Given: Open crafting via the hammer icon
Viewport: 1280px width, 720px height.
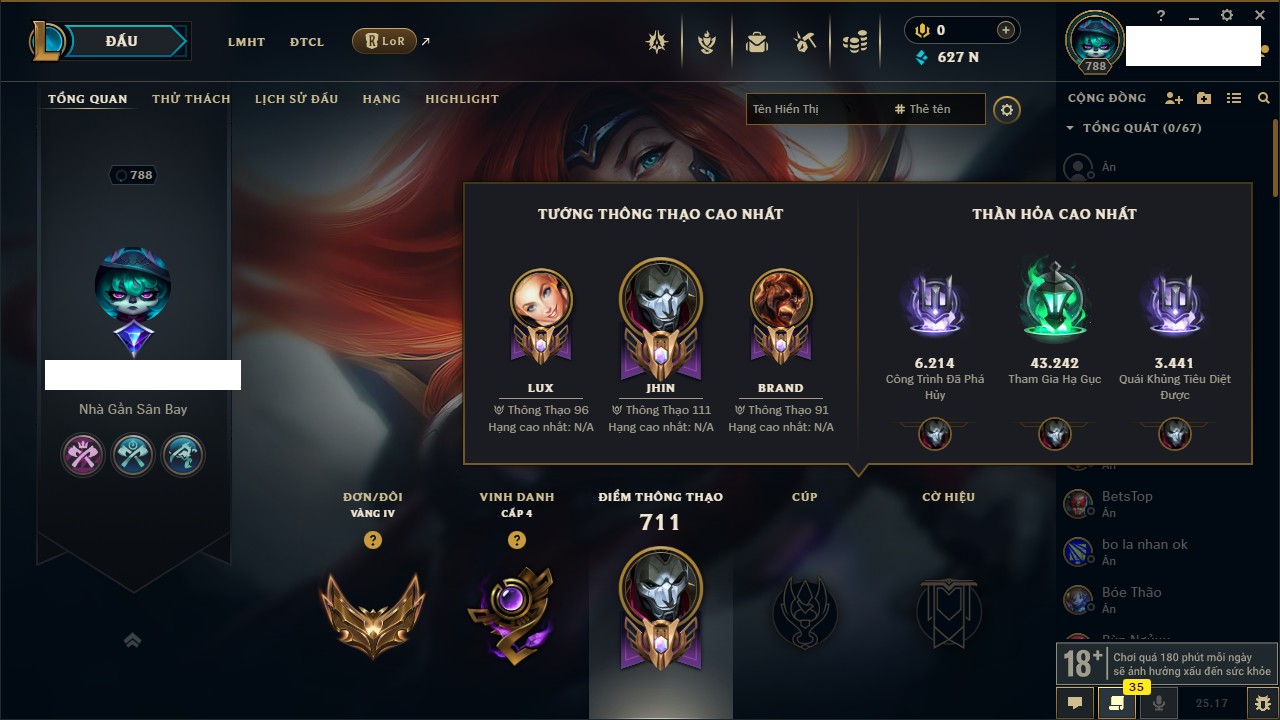Looking at the screenshot, I should click(x=805, y=42).
